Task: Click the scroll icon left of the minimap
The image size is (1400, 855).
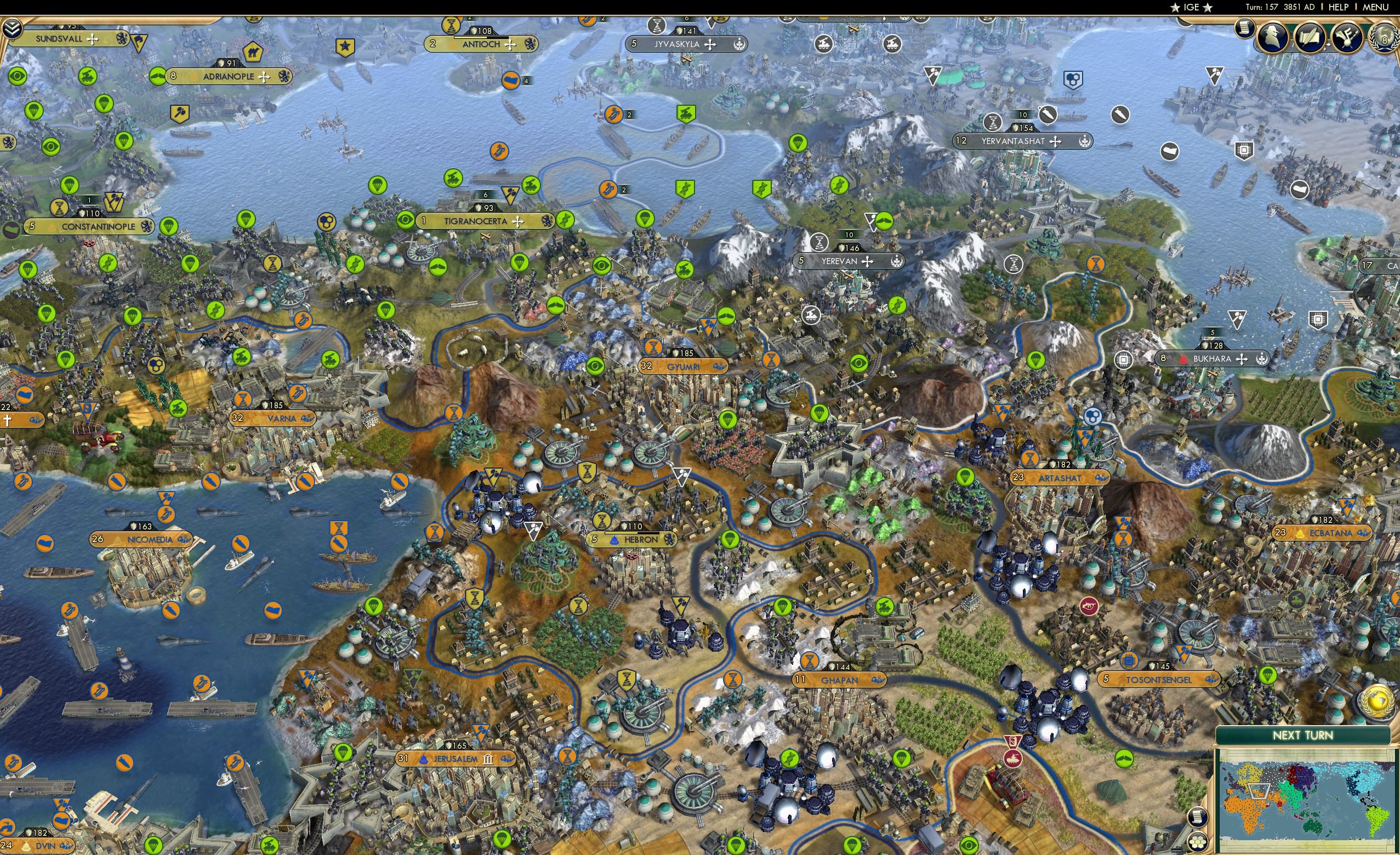Action: pos(1197,818)
